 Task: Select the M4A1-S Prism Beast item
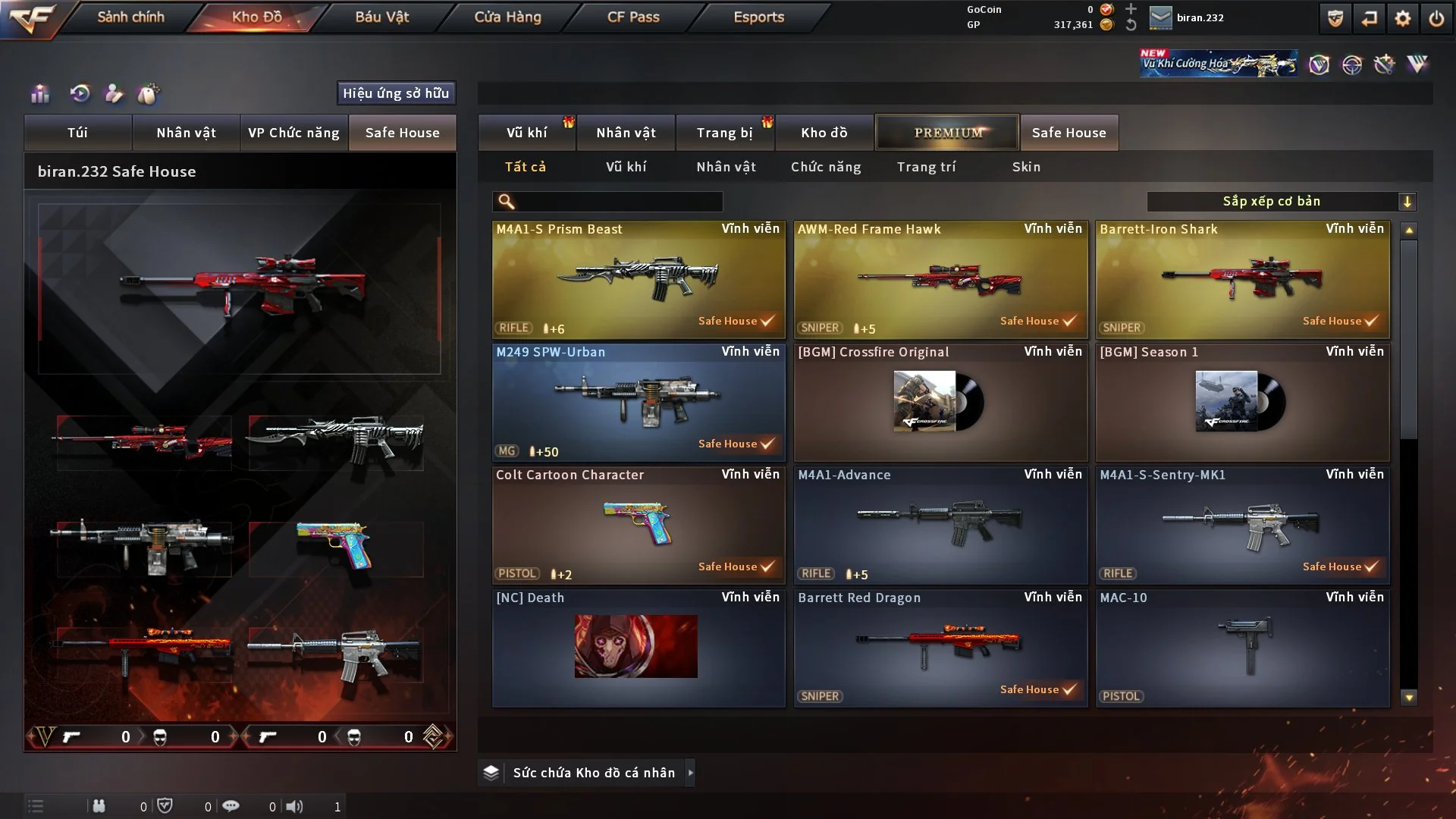[639, 279]
